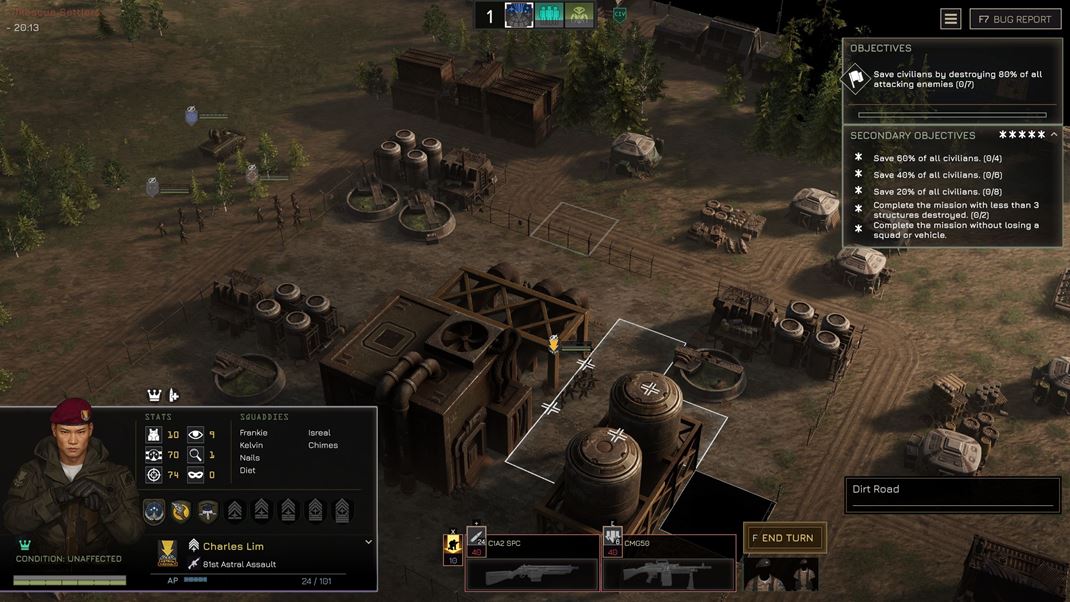Activate the yellow squad ability icon
Screen dimensions: 1070x602
pyautogui.click(x=452, y=544)
